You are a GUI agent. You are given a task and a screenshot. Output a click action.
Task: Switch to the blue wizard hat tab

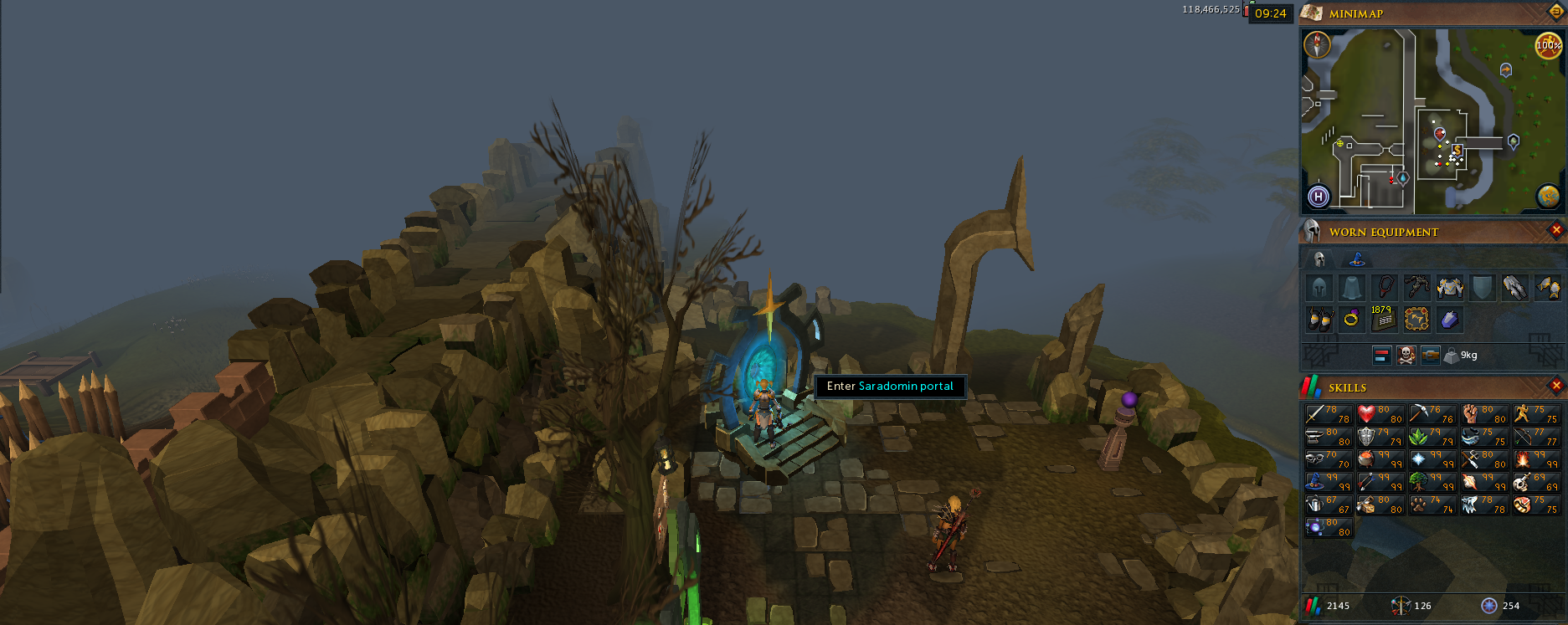1357,259
